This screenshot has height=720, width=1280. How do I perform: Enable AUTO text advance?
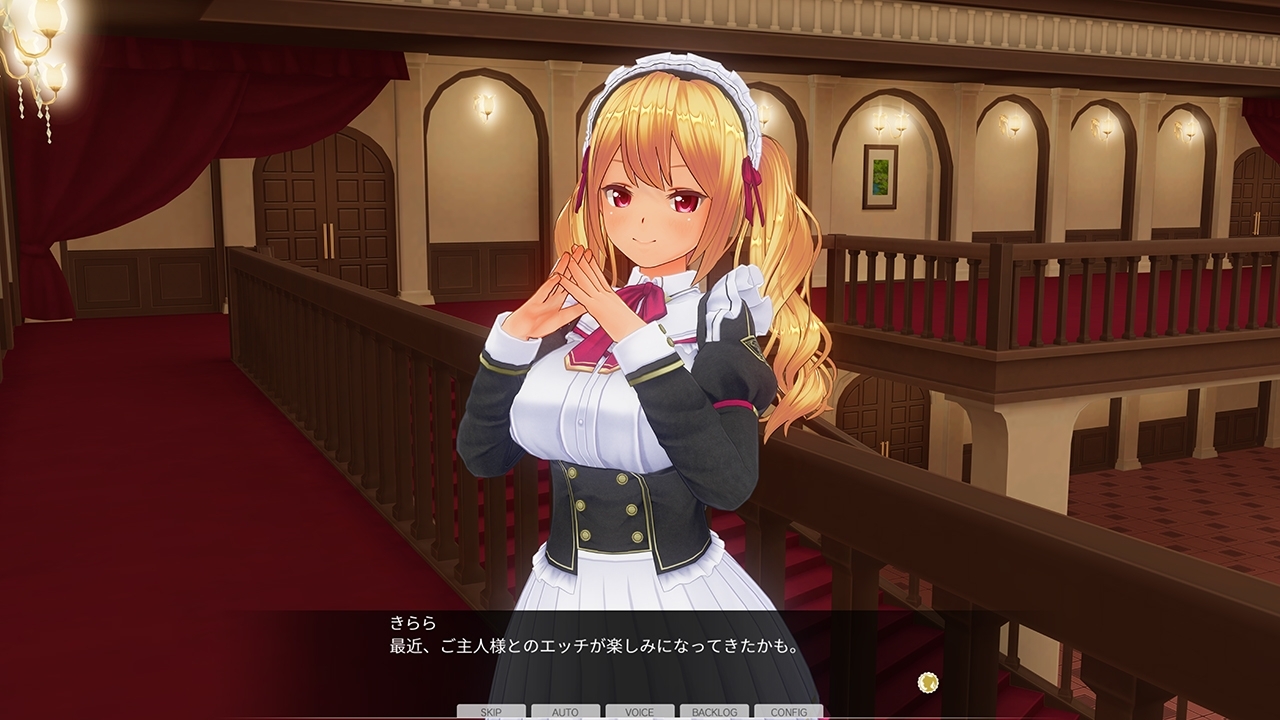click(x=565, y=713)
